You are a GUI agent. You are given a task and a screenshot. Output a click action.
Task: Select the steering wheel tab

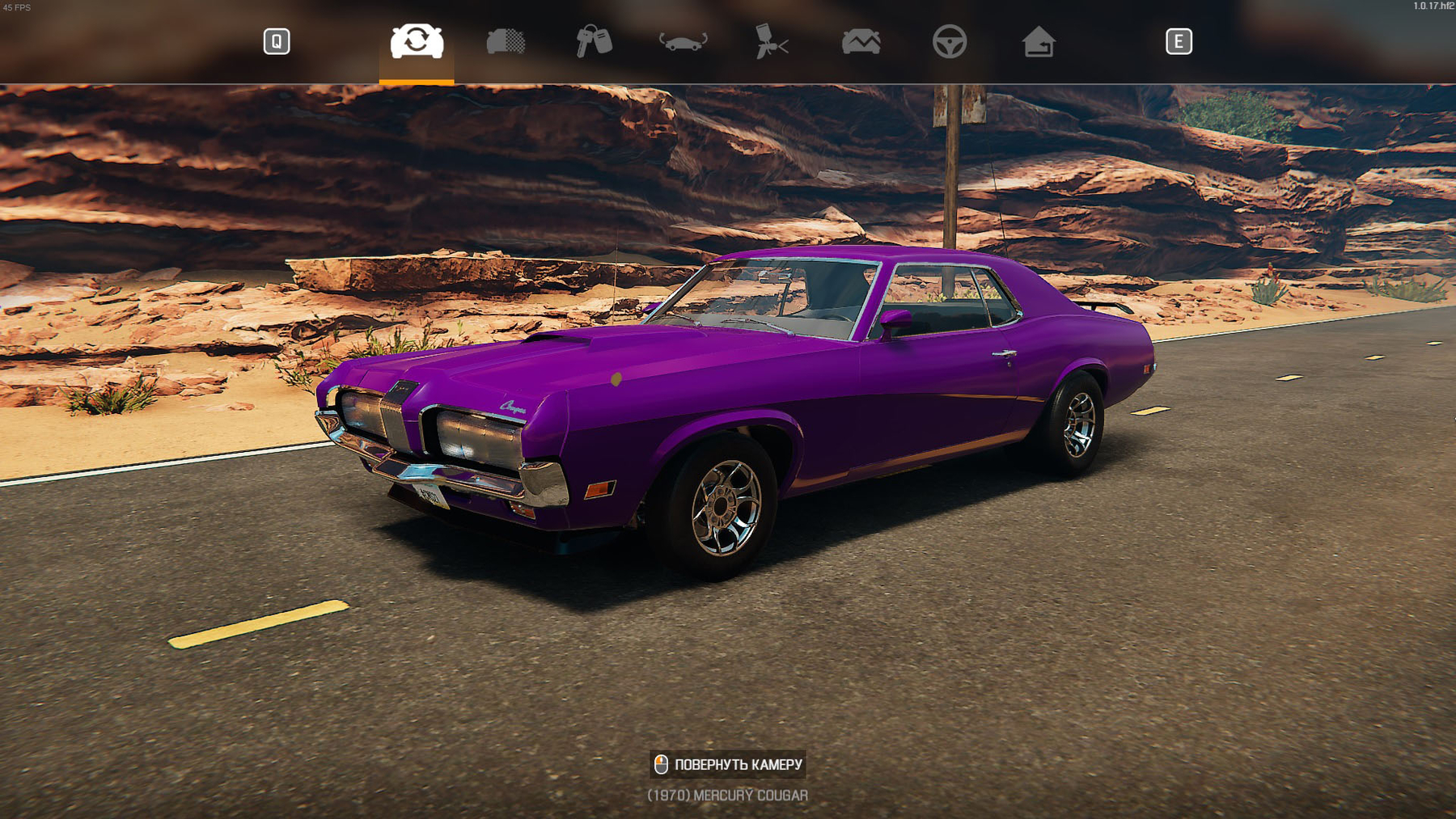click(949, 41)
